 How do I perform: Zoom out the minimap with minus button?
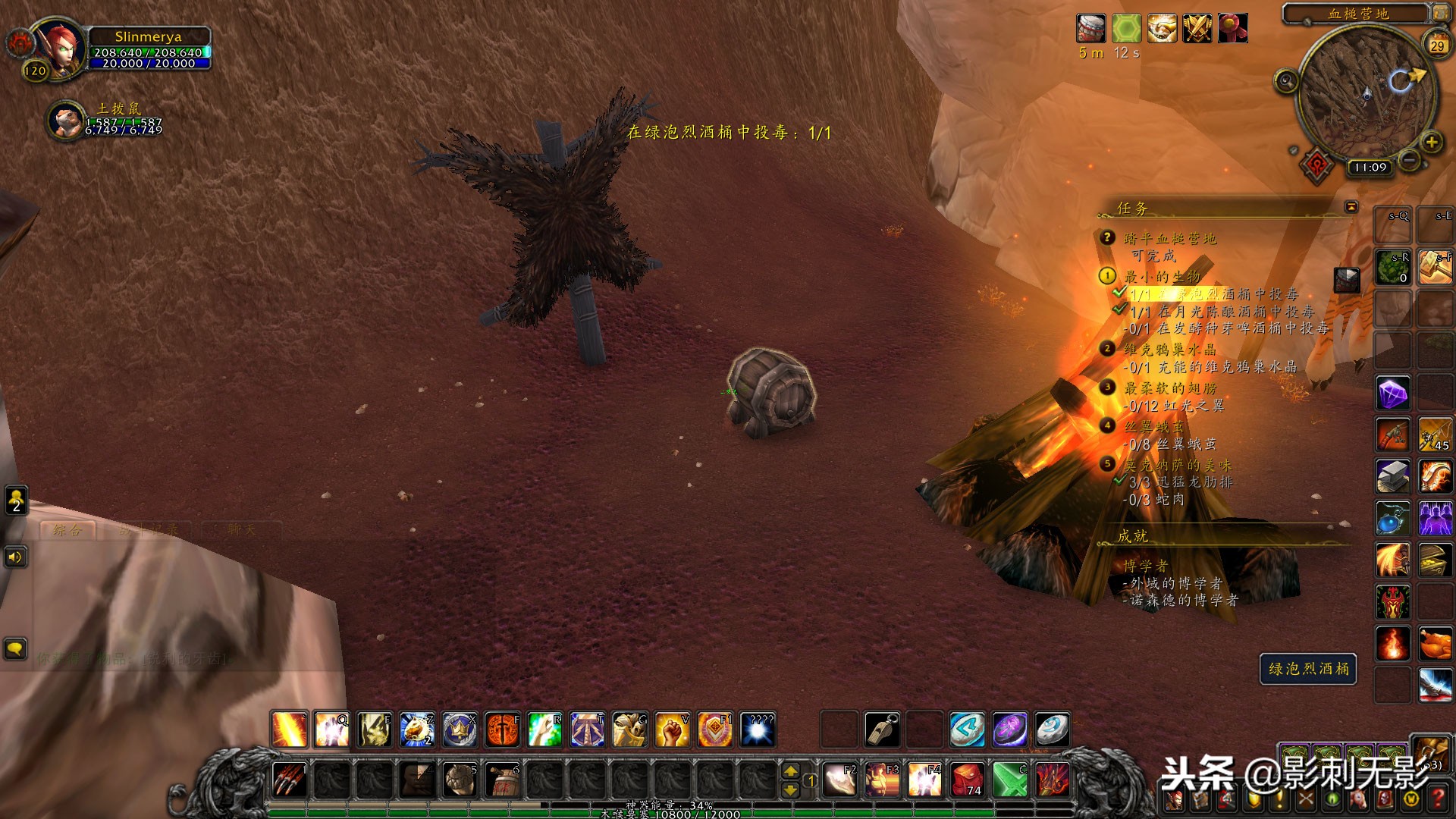point(1409,159)
